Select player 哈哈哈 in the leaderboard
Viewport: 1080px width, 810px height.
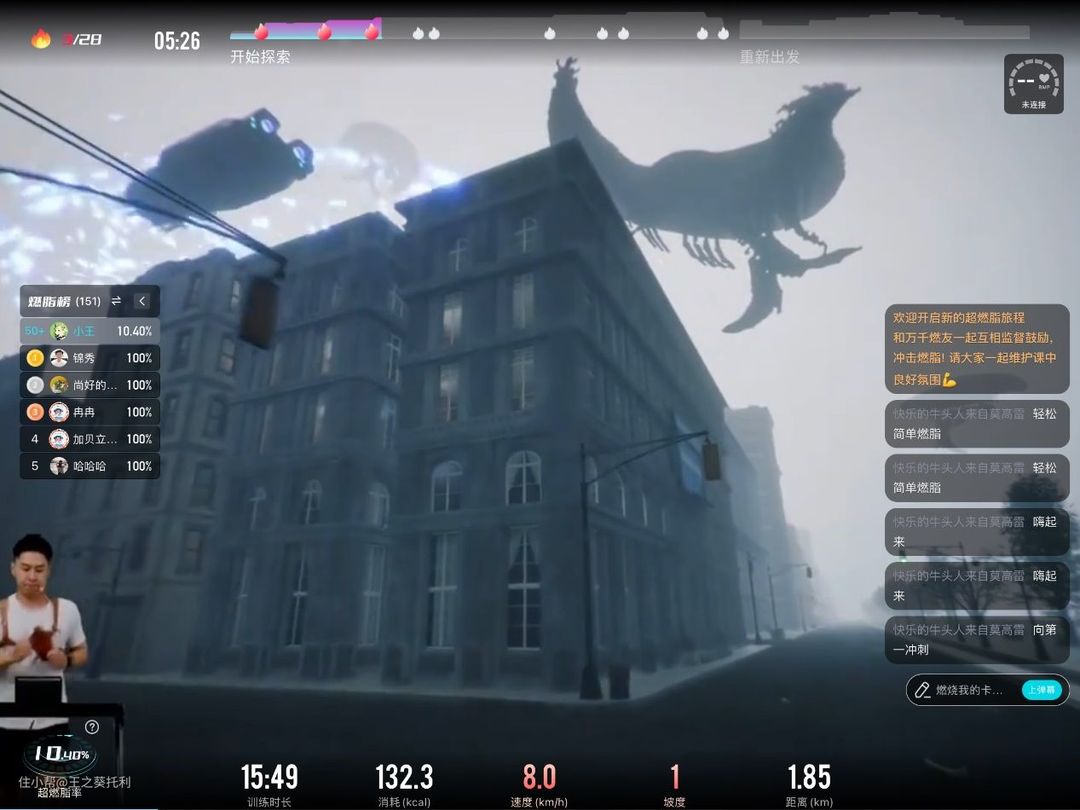point(90,466)
